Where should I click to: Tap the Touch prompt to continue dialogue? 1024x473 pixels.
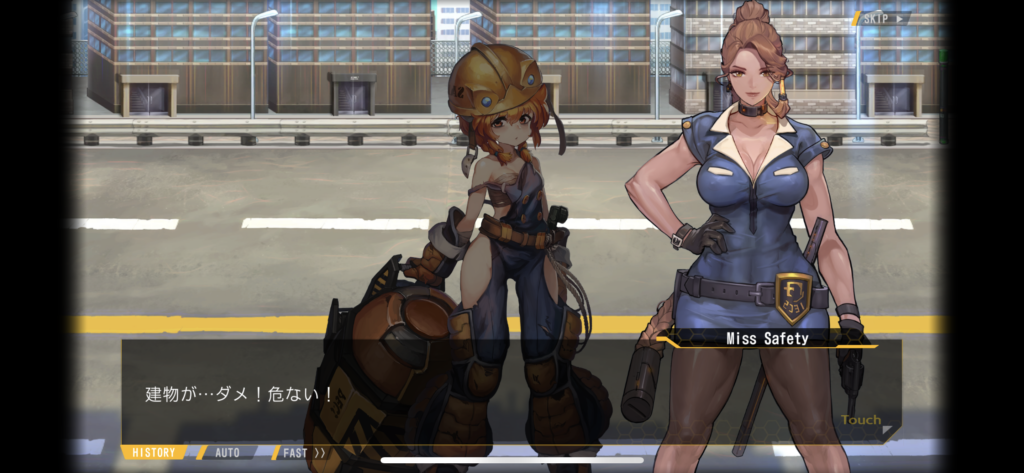pos(862,421)
